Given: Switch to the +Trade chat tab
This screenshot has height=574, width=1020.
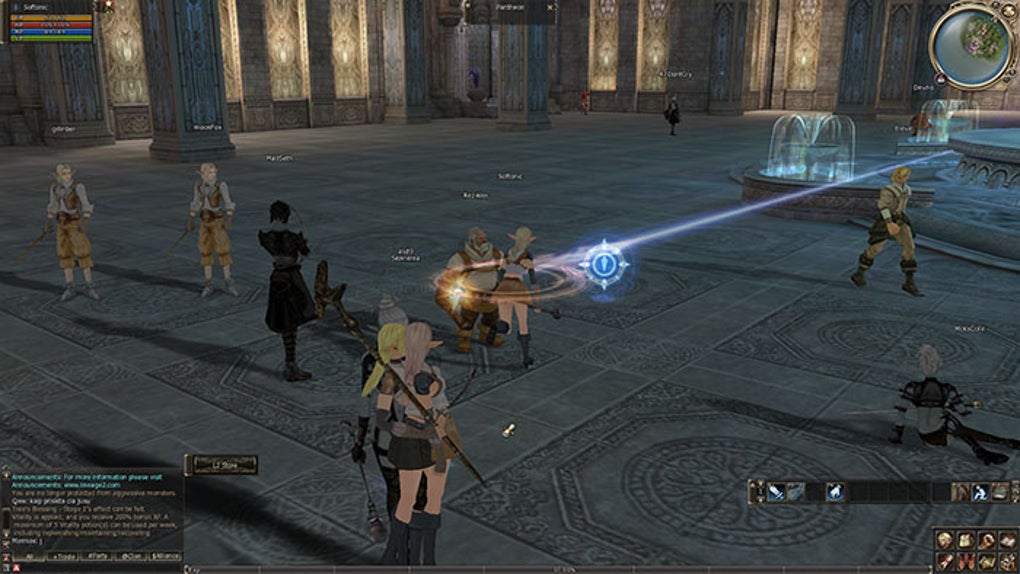Looking at the screenshot, I should coord(63,557).
